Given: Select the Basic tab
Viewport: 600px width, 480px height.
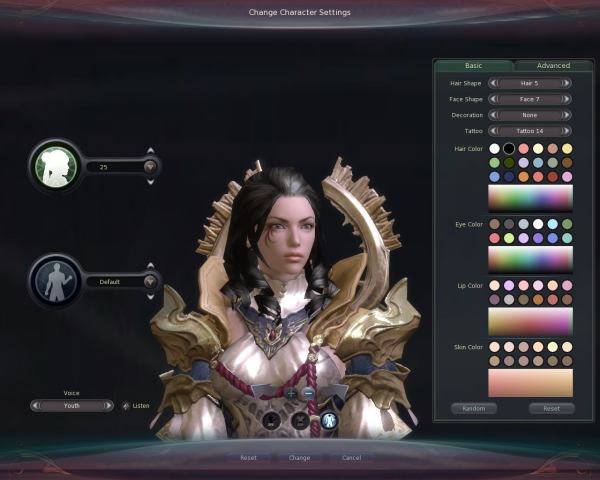Looking at the screenshot, I should click(474, 66).
